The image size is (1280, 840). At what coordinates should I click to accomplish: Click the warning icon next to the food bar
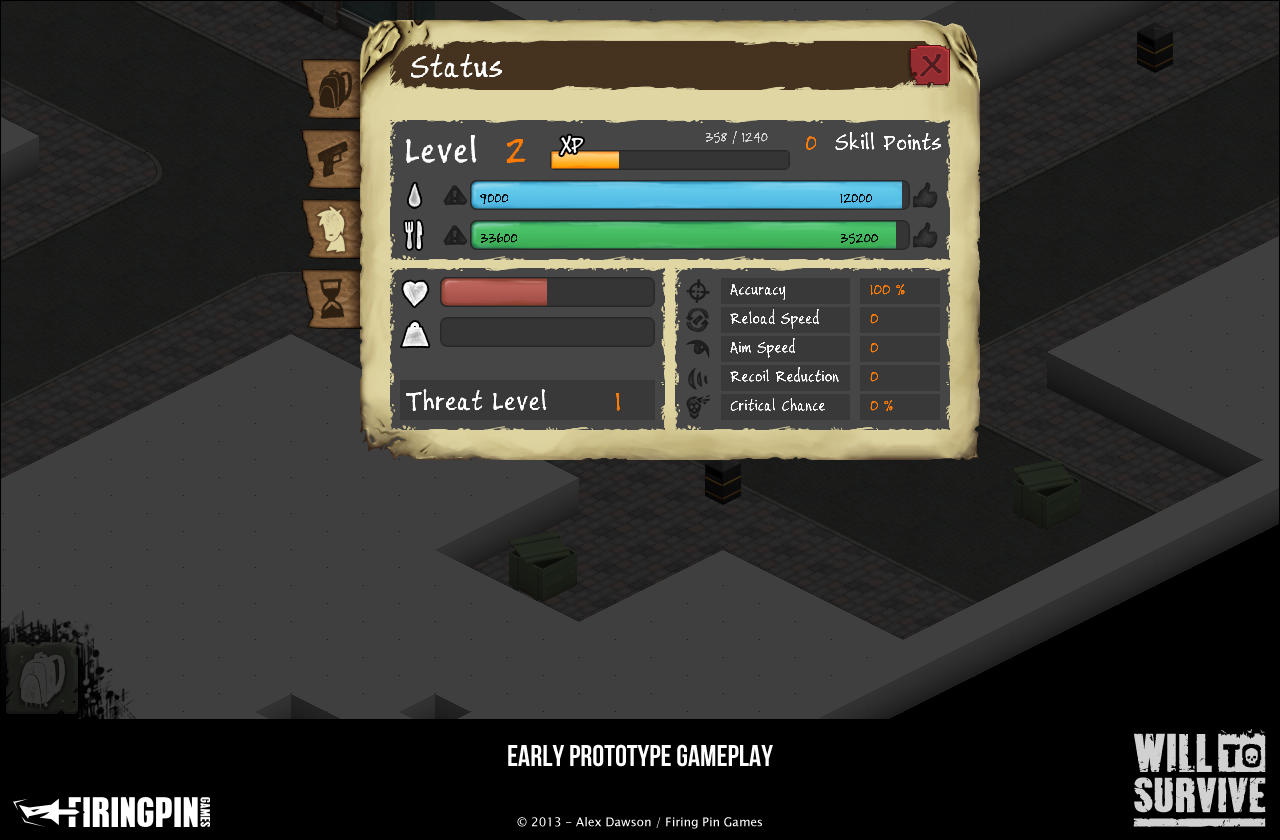[x=455, y=236]
